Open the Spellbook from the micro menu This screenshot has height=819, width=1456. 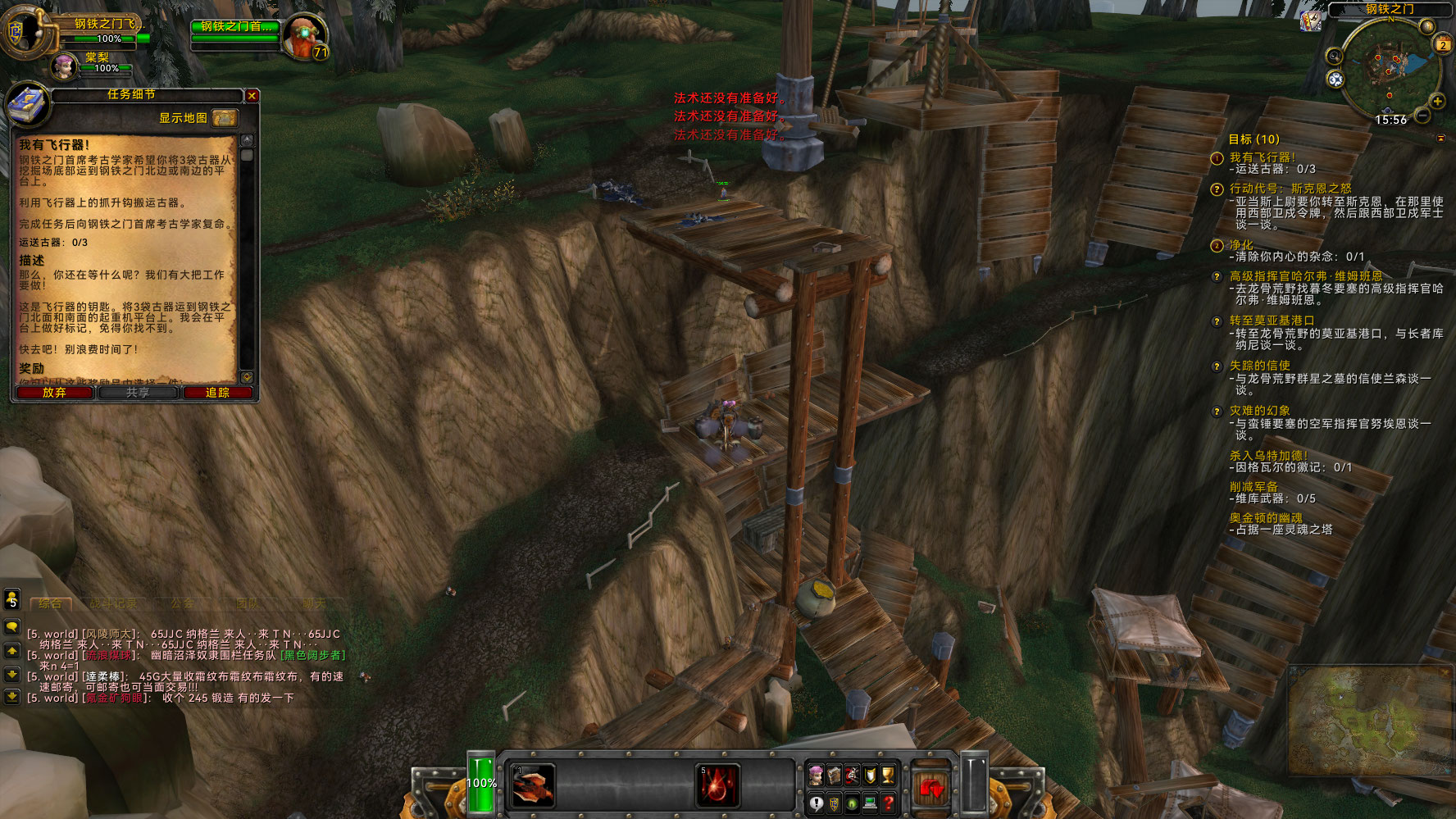[835, 776]
